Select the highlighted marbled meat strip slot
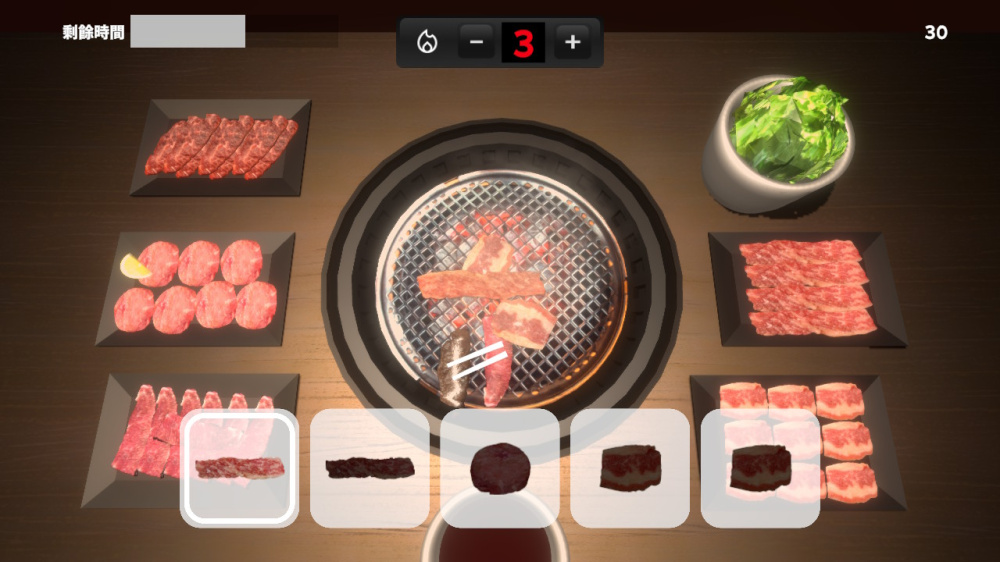Image resolution: width=1000 pixels, height=562 pixels. (239, 468)
